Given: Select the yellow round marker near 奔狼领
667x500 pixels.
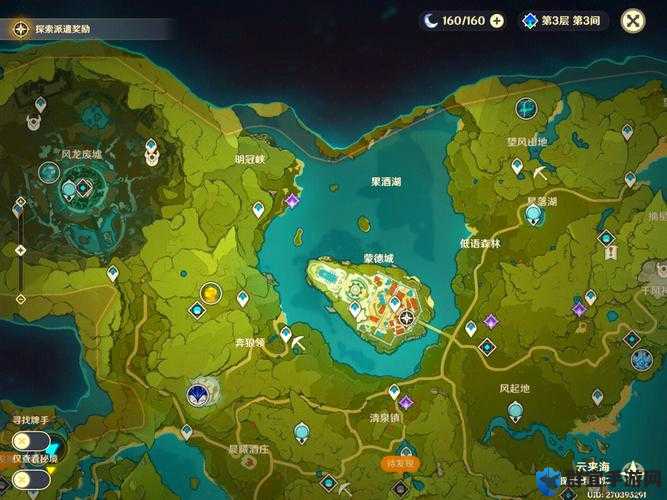Looking at the screenshot, I should click(x=210, y=293).
